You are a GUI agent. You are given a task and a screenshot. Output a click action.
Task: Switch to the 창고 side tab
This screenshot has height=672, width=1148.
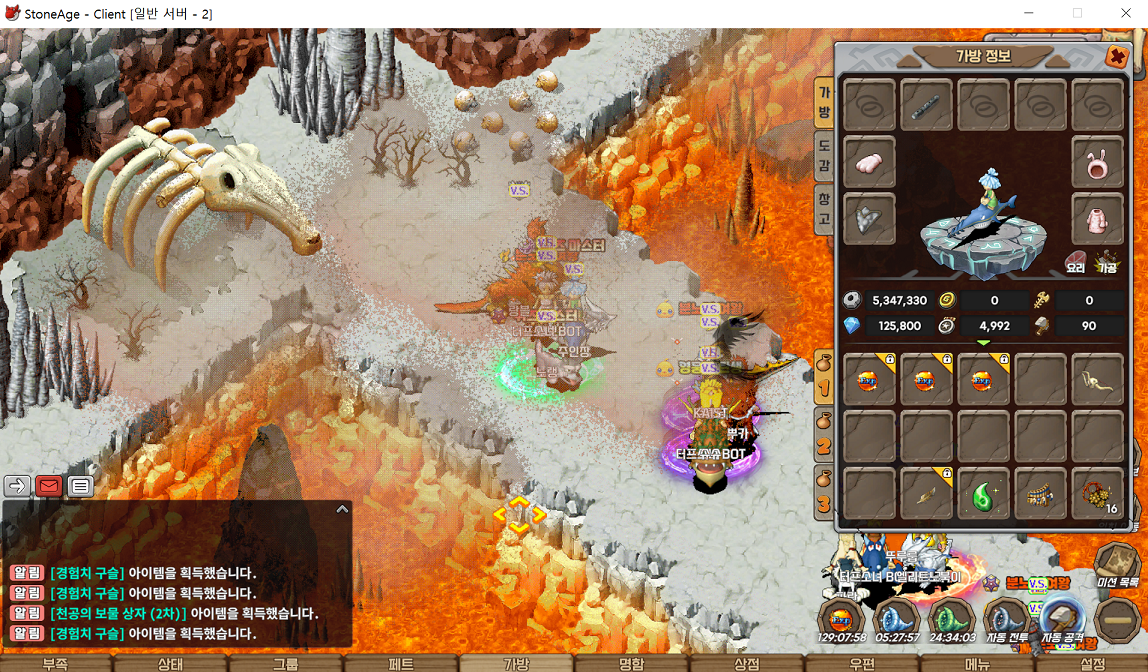pyautogui.click(x=824, y=207)
